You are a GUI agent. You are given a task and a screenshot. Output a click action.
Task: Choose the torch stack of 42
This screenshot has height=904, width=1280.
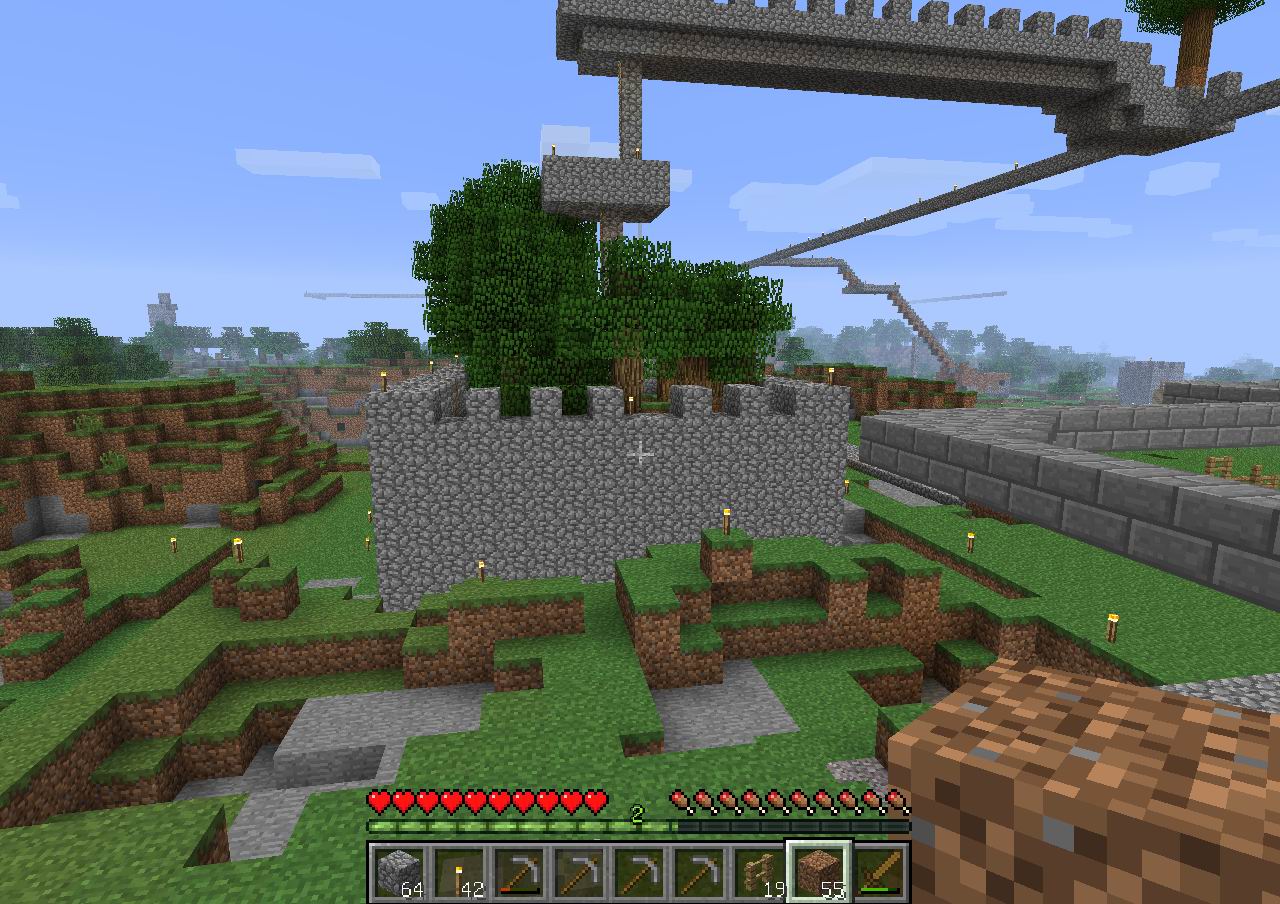458,872
